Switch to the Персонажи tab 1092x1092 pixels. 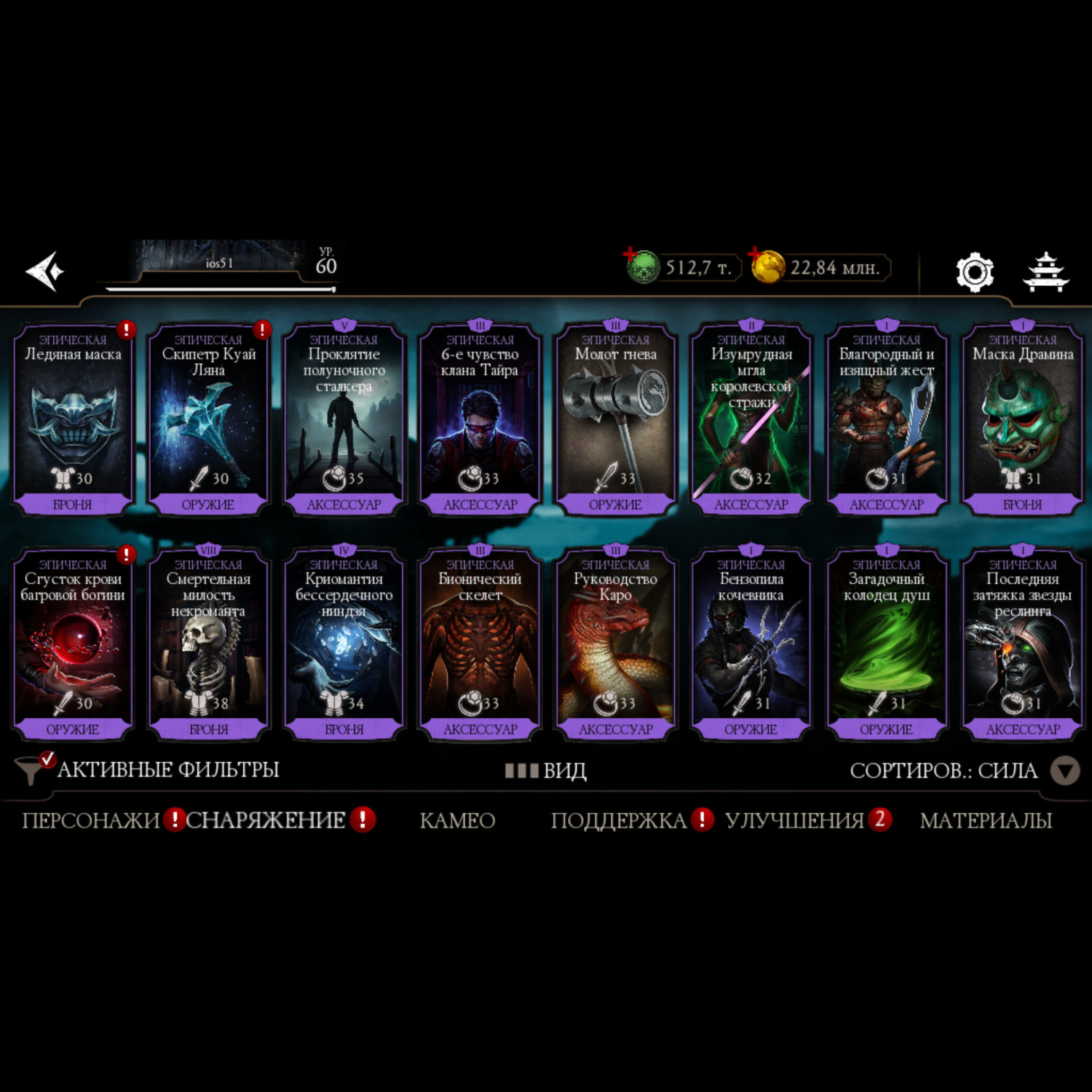(91, 820)
